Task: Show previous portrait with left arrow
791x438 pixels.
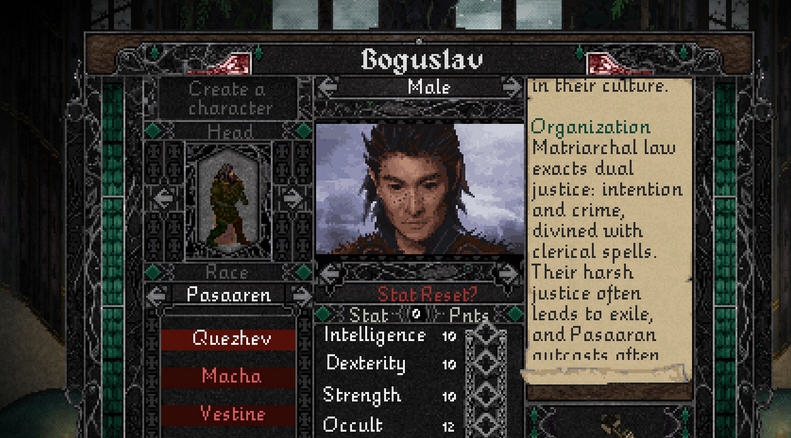Action: pos(330,272)
